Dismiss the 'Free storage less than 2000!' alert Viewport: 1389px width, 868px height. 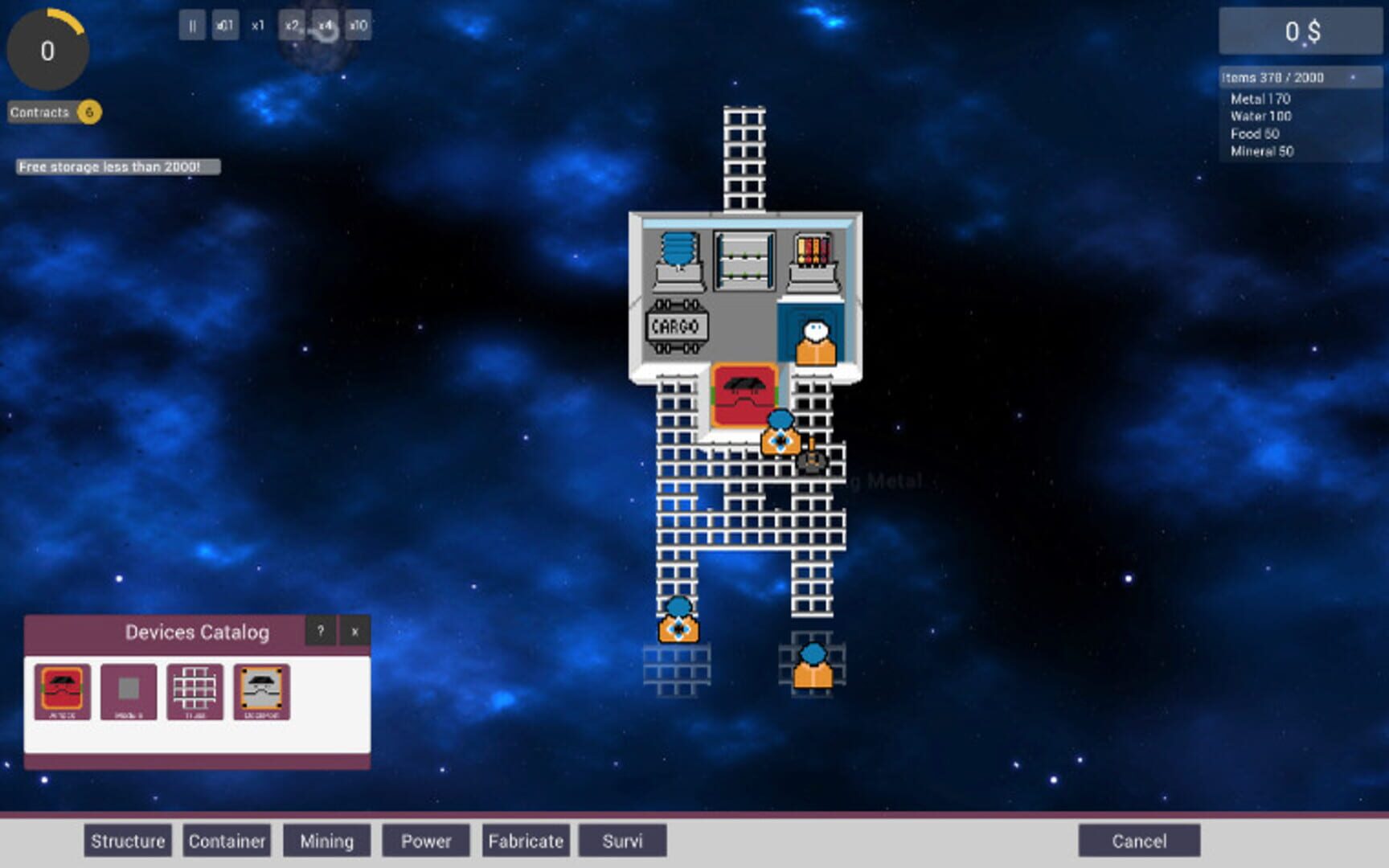coord(115,168)
